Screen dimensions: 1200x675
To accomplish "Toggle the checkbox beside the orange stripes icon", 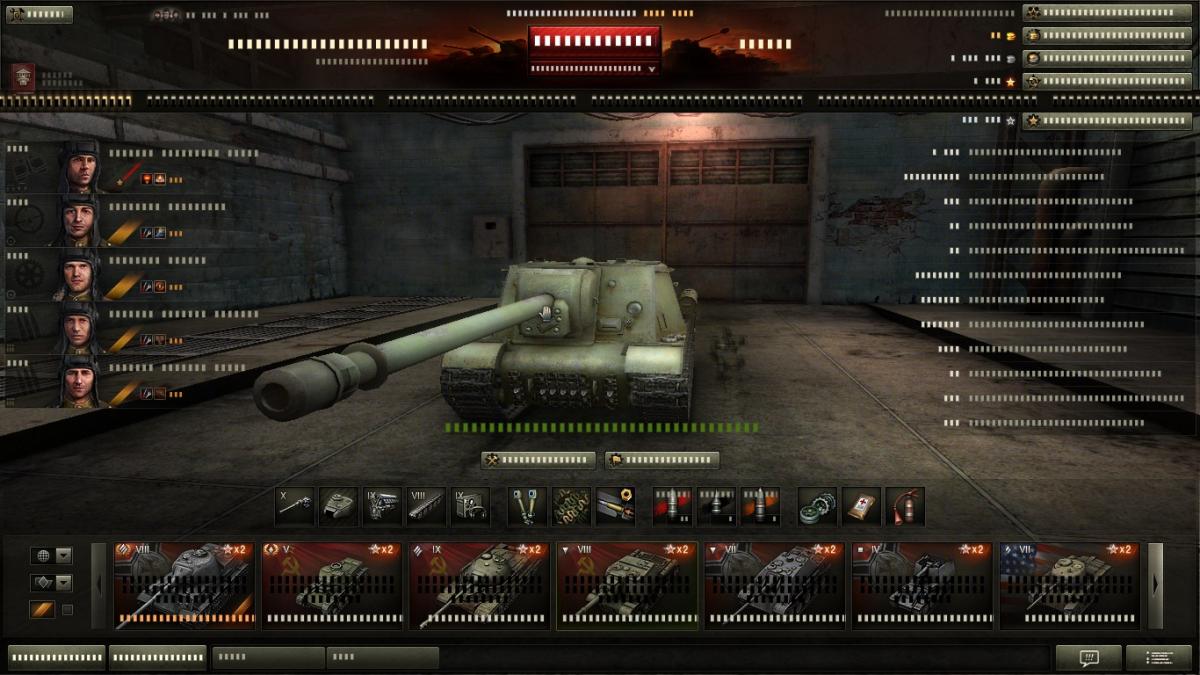I will click(68, 610).
